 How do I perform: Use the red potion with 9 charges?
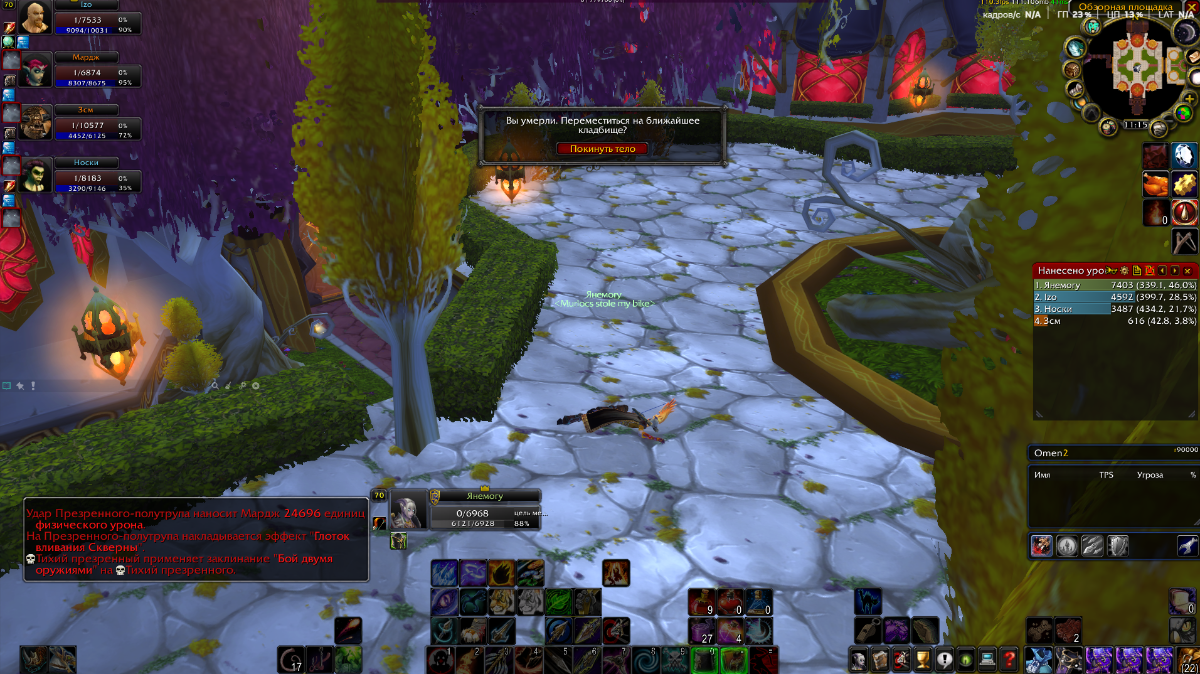701,602
